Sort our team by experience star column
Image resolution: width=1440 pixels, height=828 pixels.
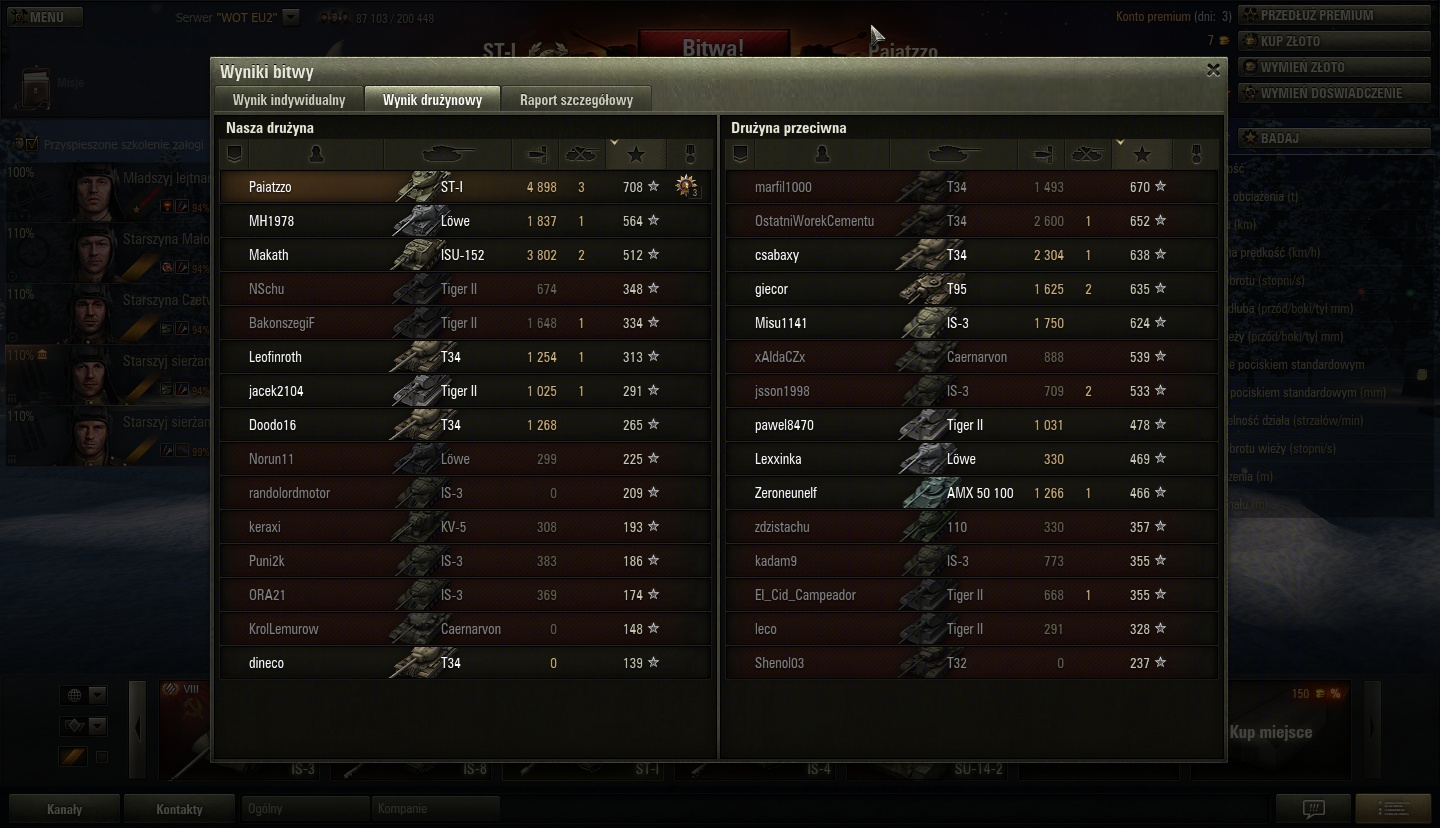[636, 154]
